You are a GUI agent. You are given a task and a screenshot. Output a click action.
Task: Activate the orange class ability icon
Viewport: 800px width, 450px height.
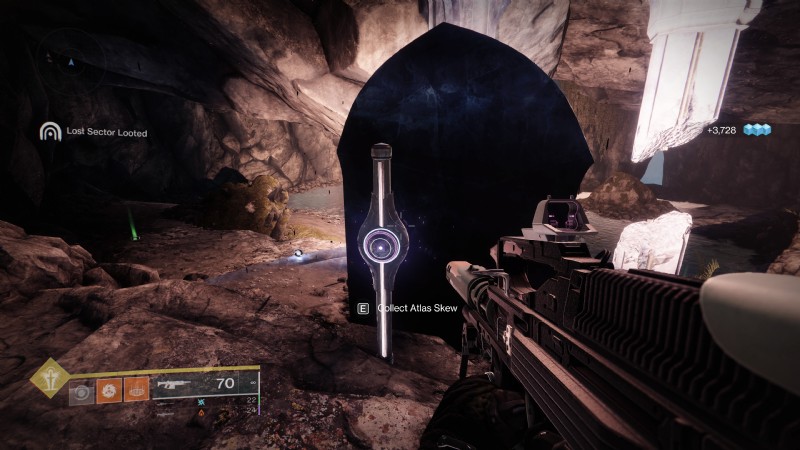coord(136,389)
